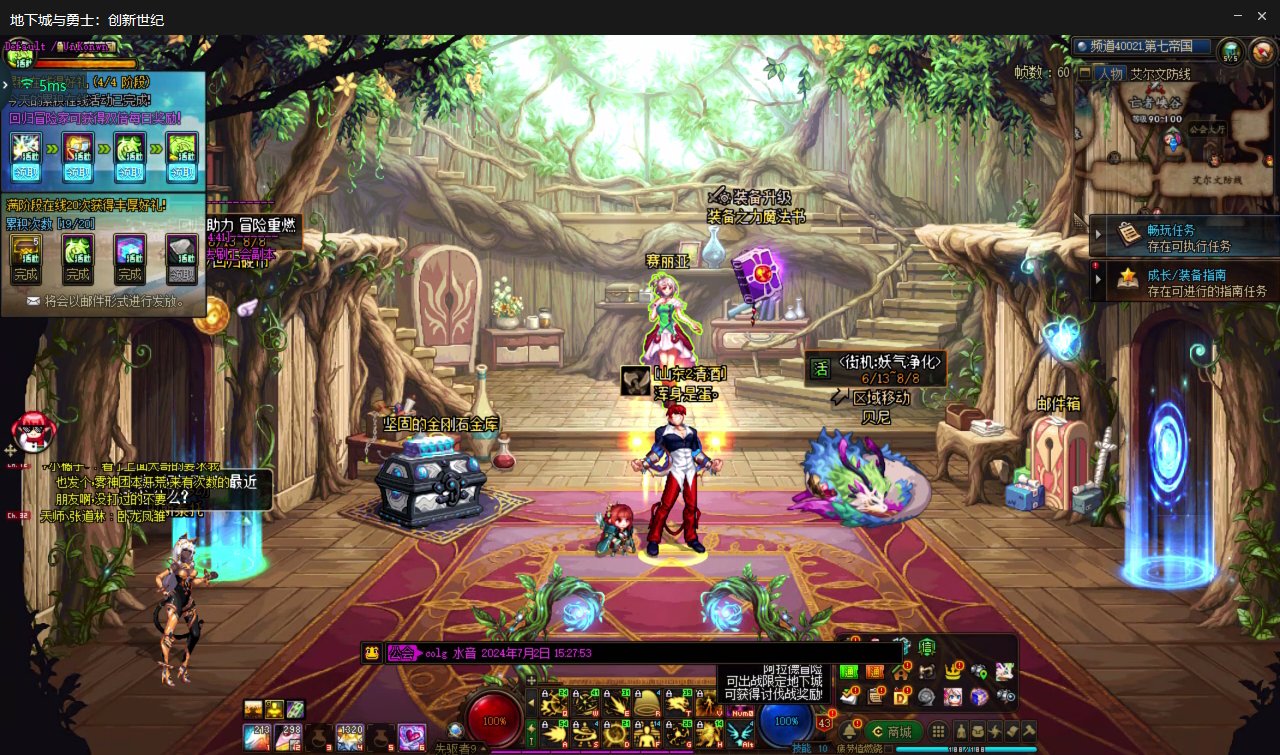Close the game window
Viewport: 1280px width, 755px height.
click(x=1263, y=16)
